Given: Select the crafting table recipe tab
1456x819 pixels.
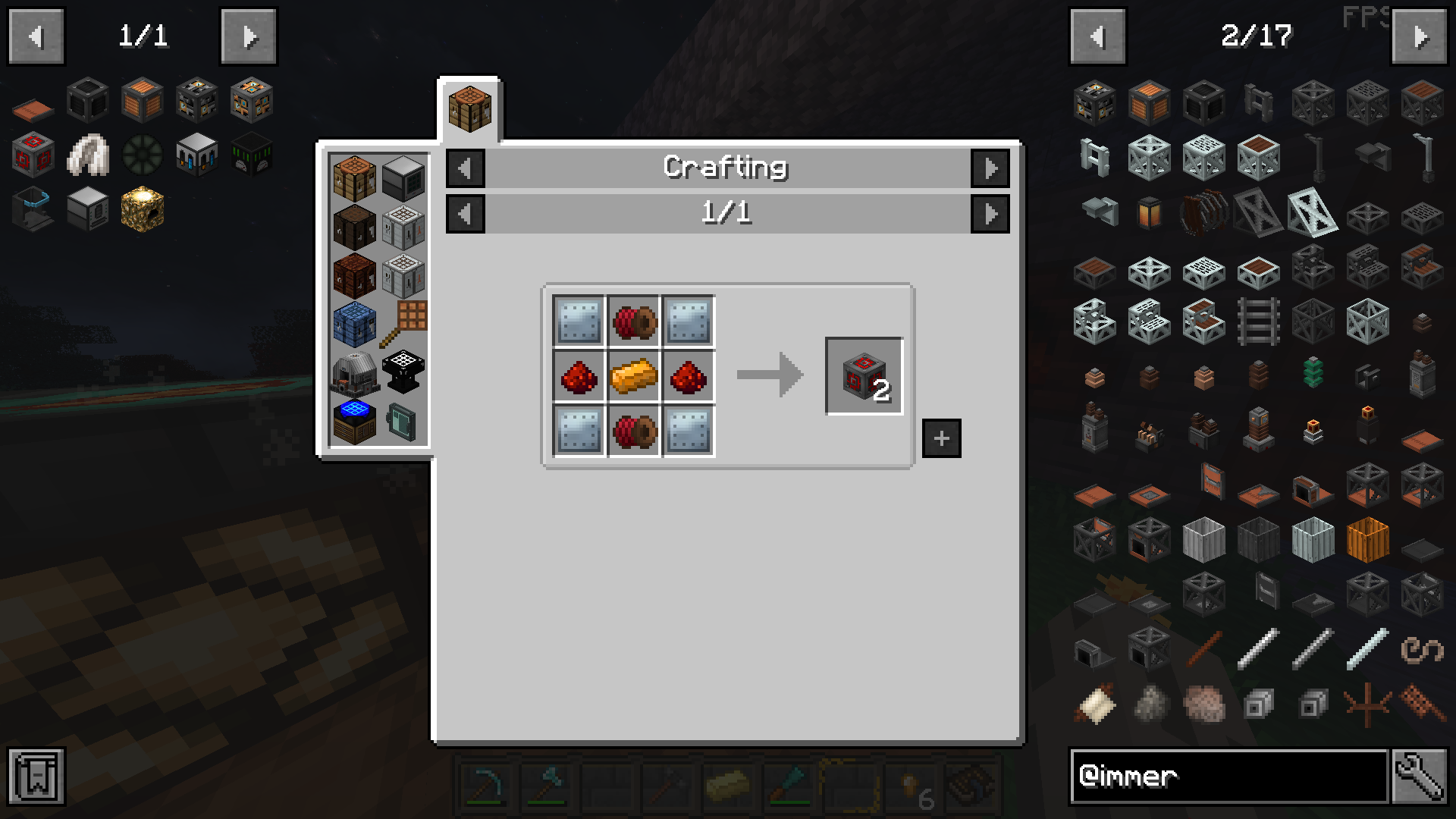Looking at the screenshot, I should (469, 110).
